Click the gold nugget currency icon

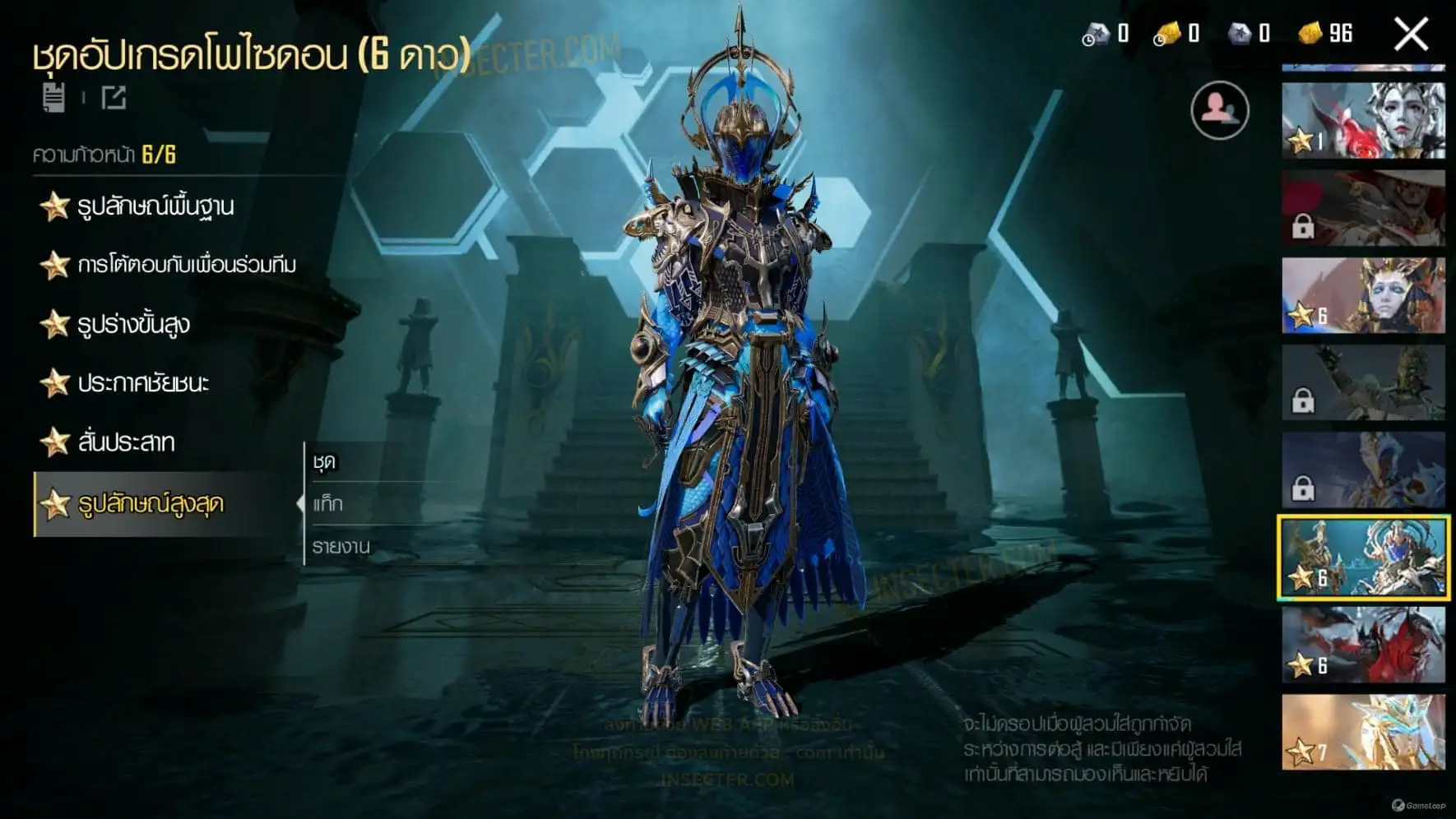point(1310,34)
